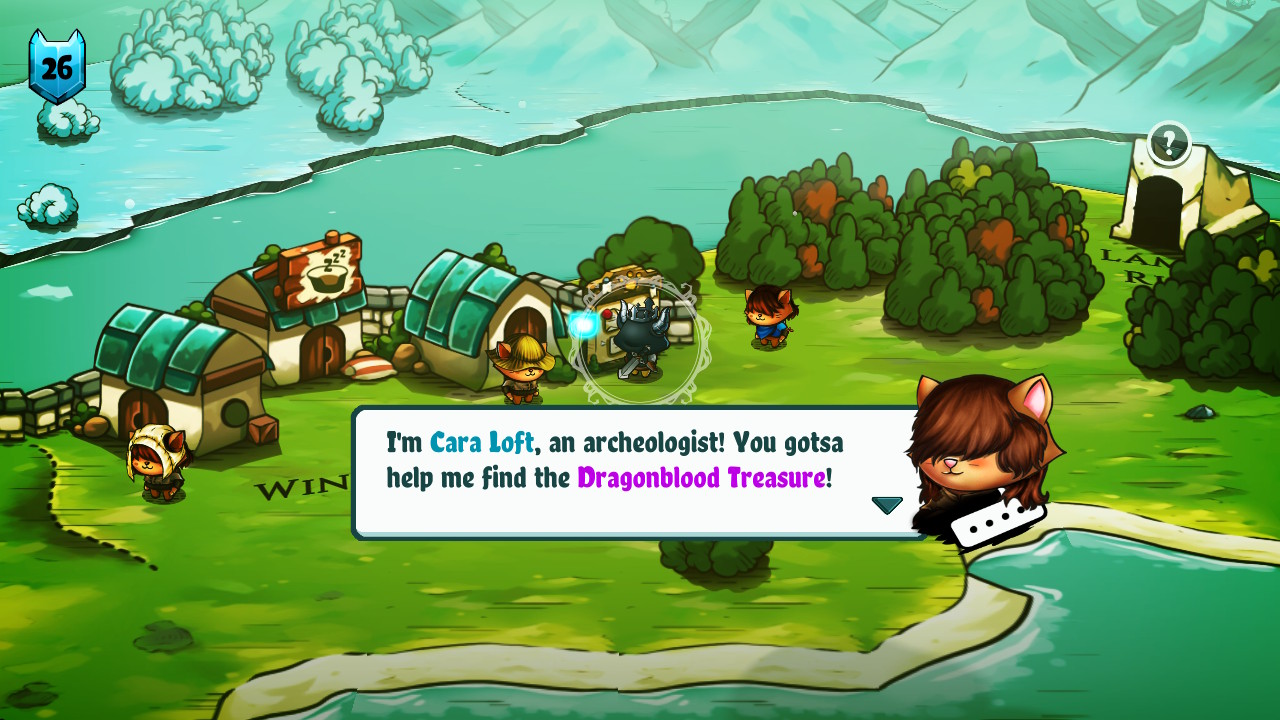This screenshot has width=1280, height=720.
Task: Click the pink Dragonblood Treasure text
Action: 705,477
